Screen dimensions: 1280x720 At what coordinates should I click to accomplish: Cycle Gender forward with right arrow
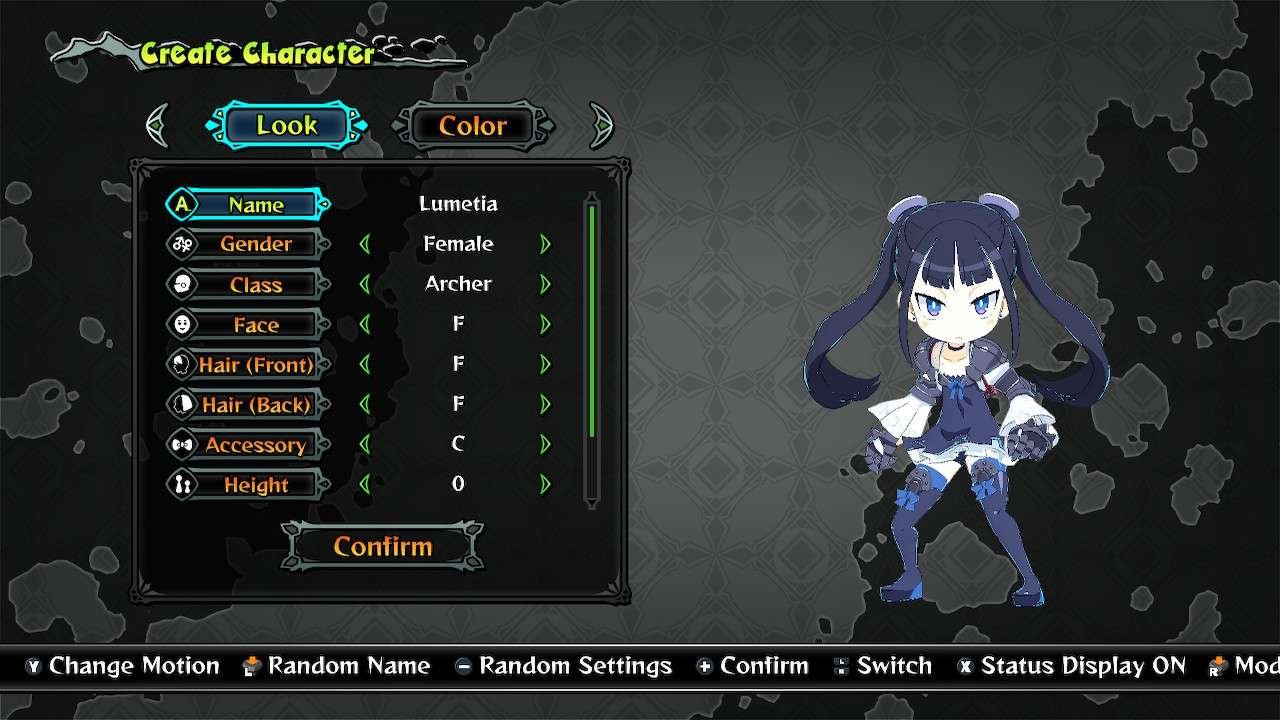(545, 244)
